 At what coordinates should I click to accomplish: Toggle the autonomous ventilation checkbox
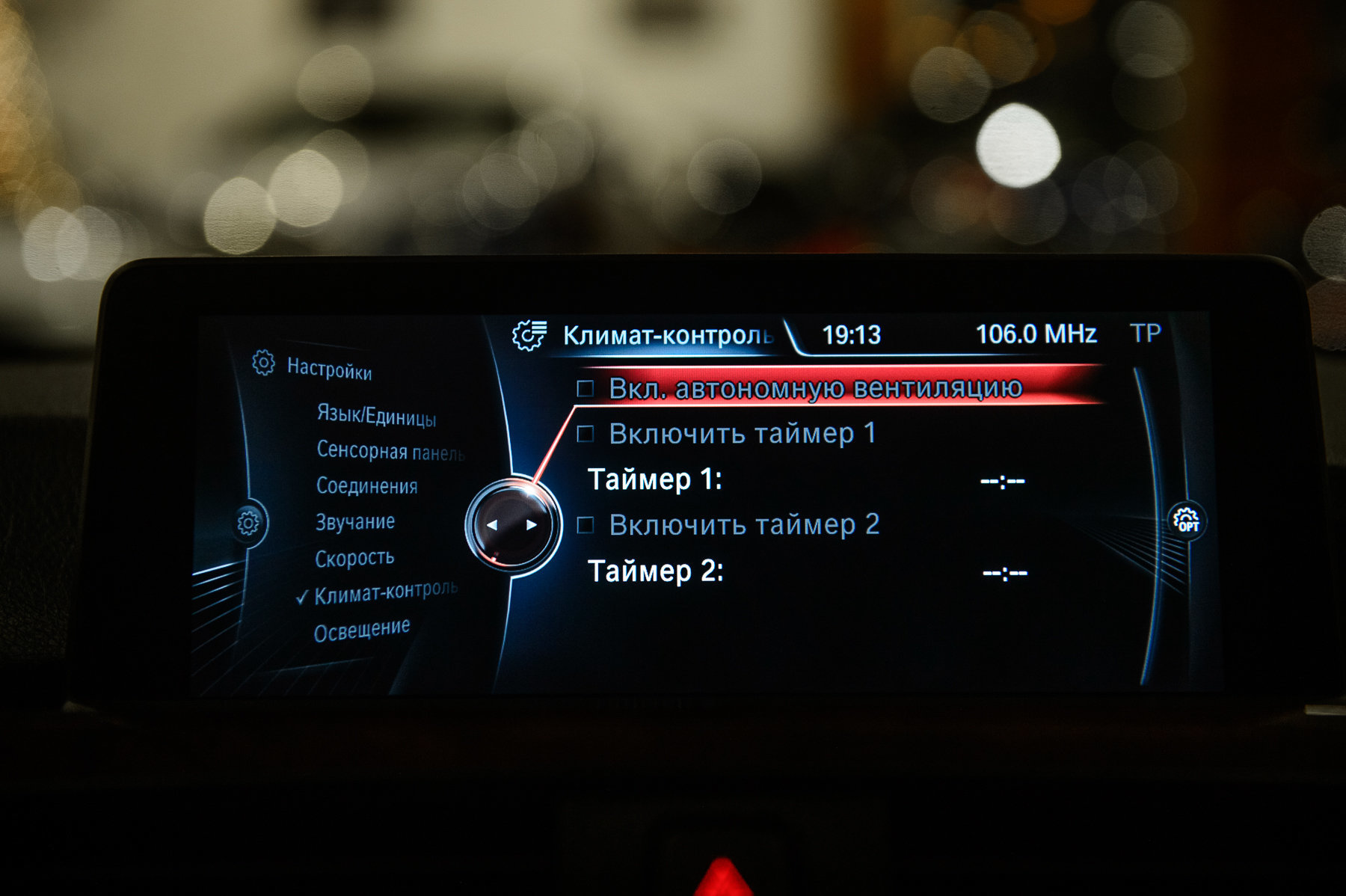click(586, 388)
